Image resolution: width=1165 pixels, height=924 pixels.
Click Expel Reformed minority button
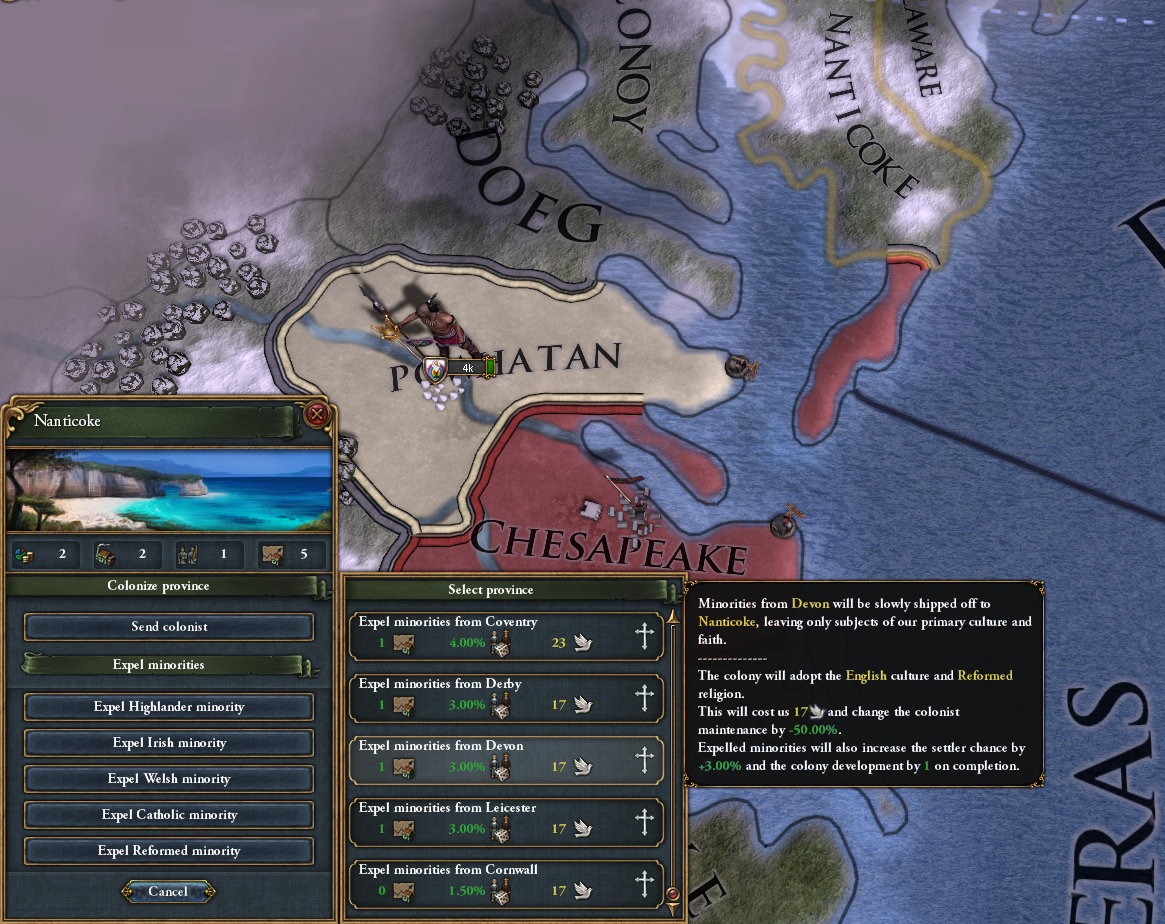(169, 851)
